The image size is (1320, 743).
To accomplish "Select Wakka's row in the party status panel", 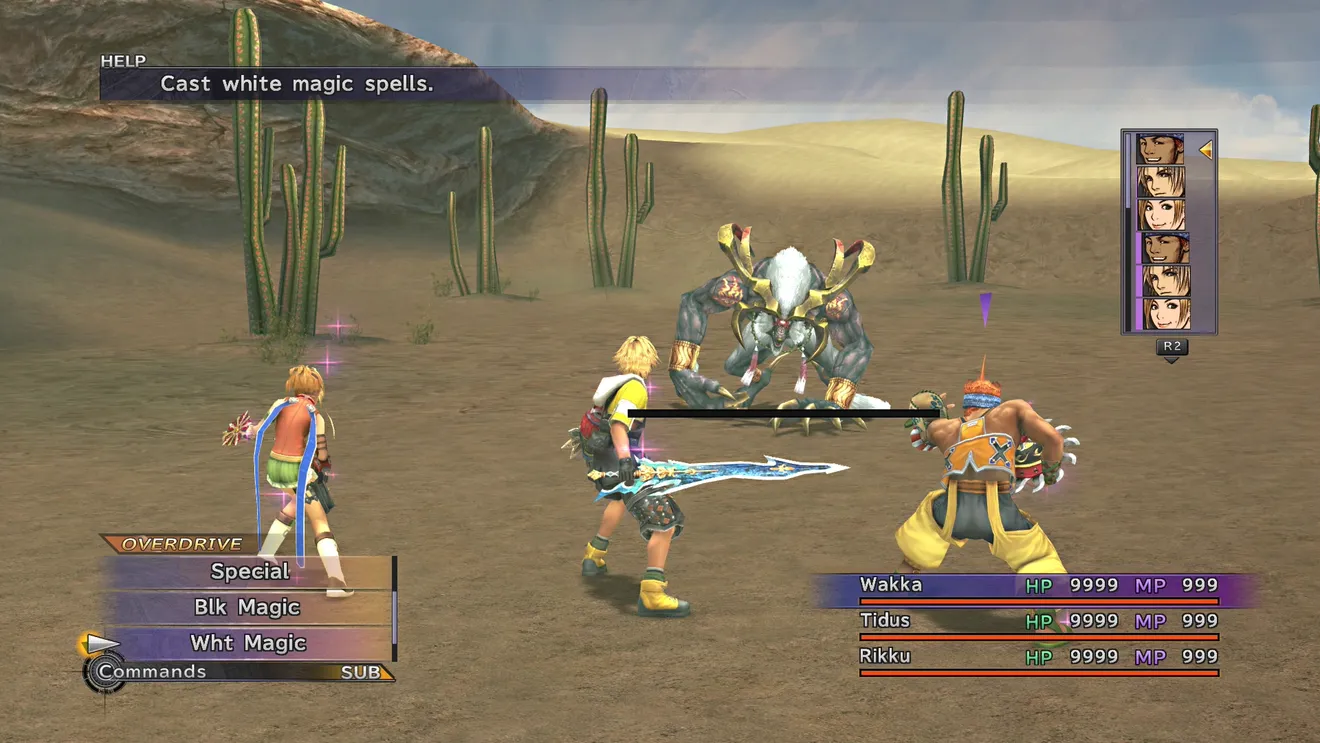I will pos(1038,586).
